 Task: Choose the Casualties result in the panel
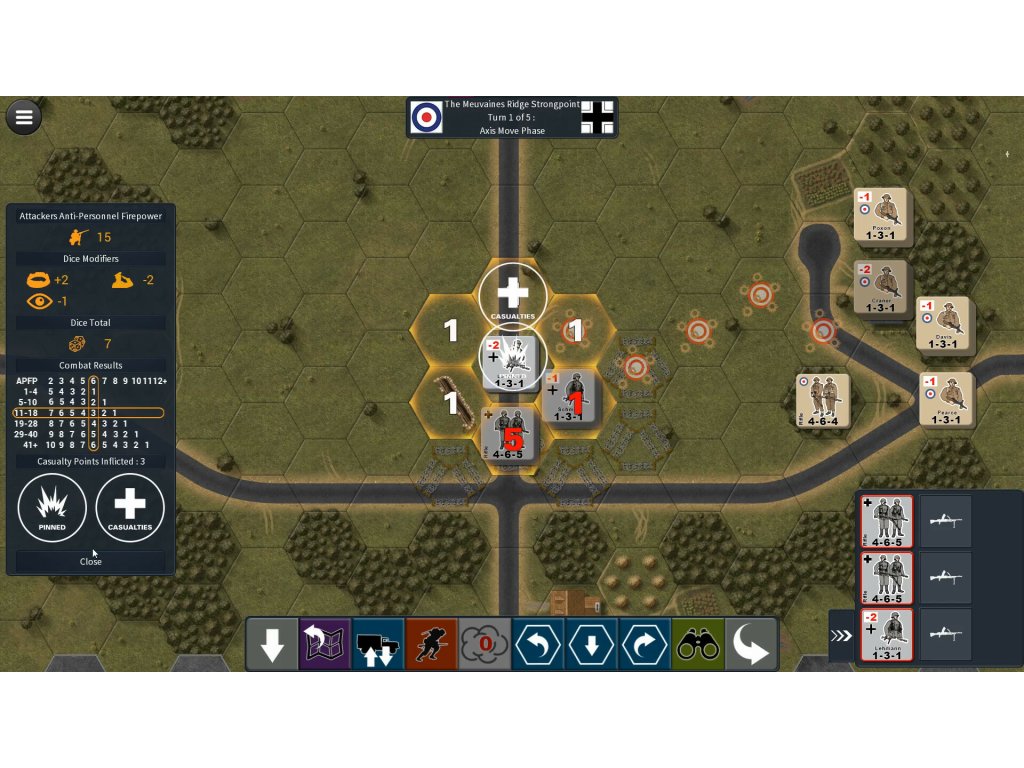[130, 508]
